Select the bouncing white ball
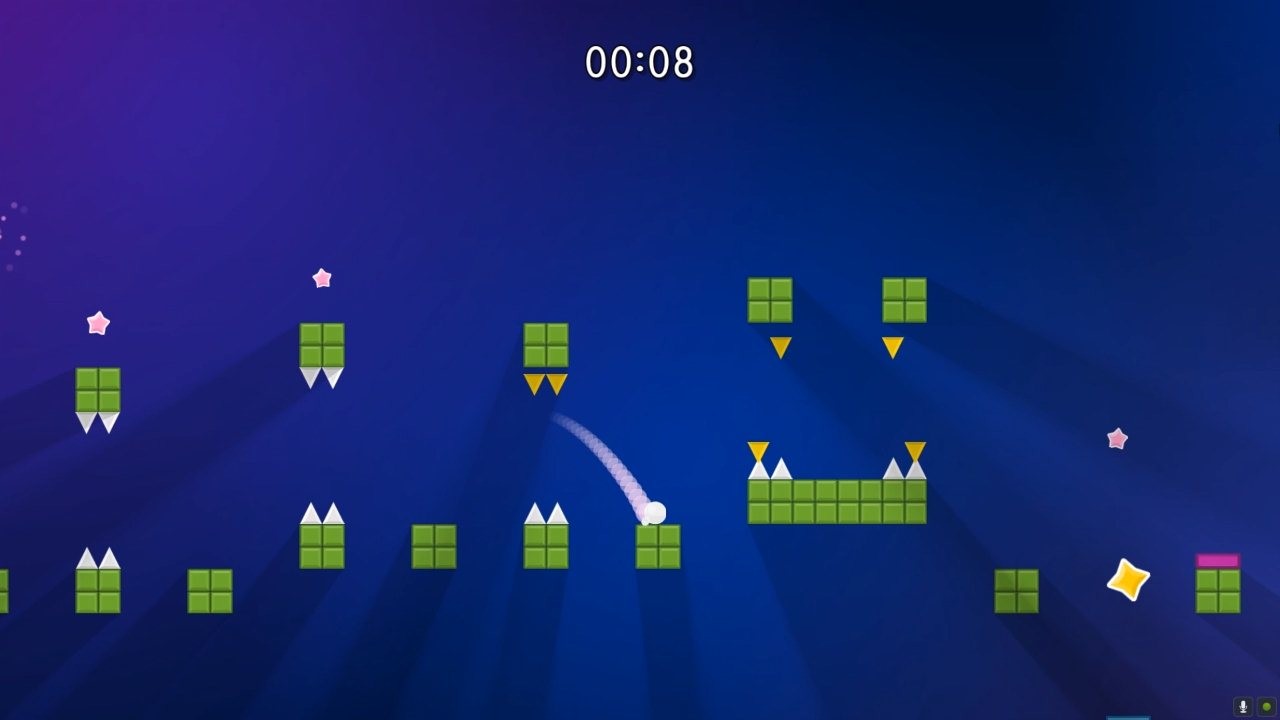 [x=658, y=512]
